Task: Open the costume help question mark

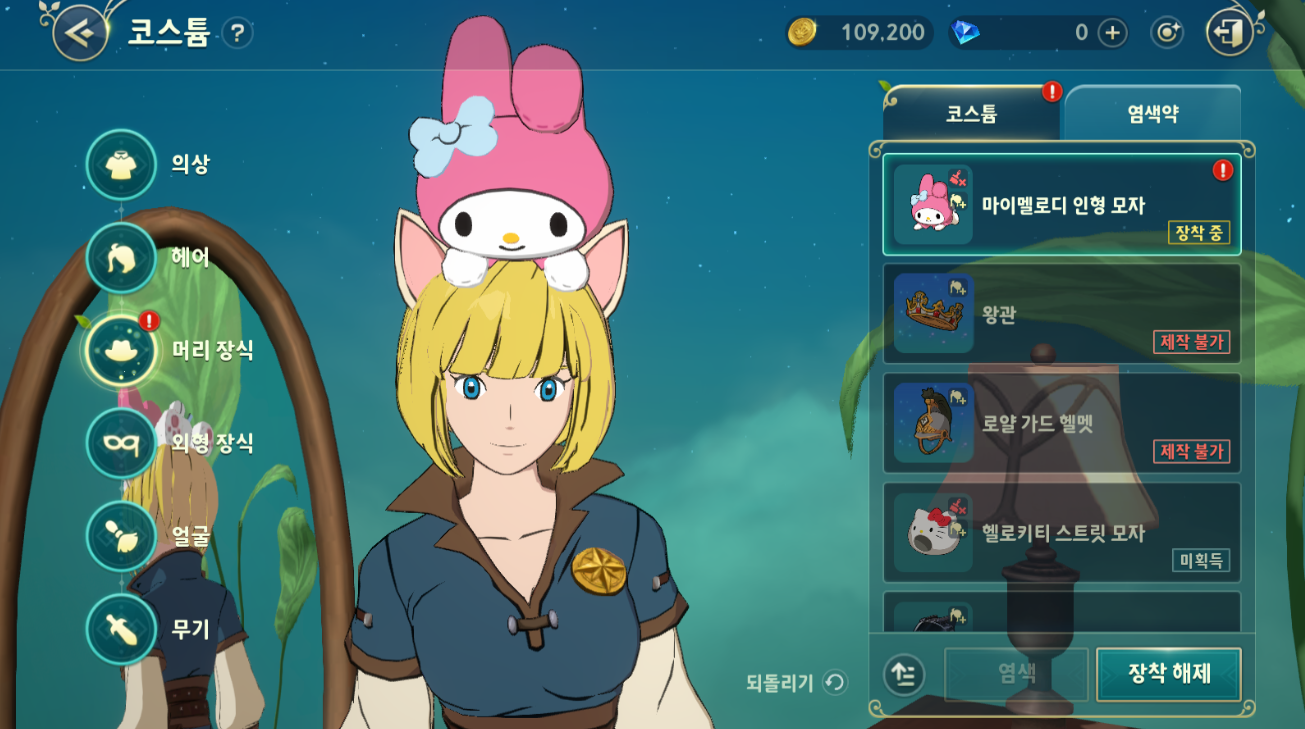Action: (237, 33)
